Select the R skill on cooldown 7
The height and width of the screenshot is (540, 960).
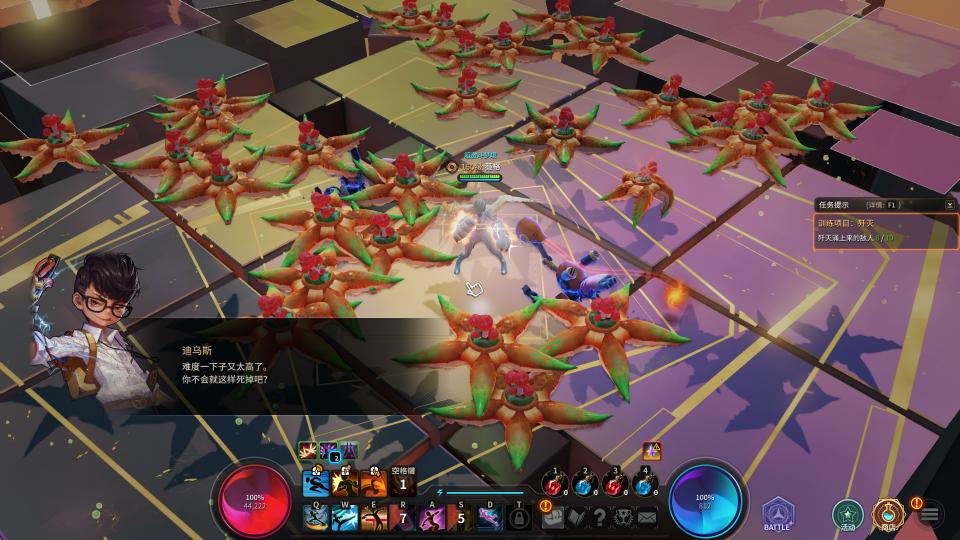pyautogui.click(x=403, y=517)
